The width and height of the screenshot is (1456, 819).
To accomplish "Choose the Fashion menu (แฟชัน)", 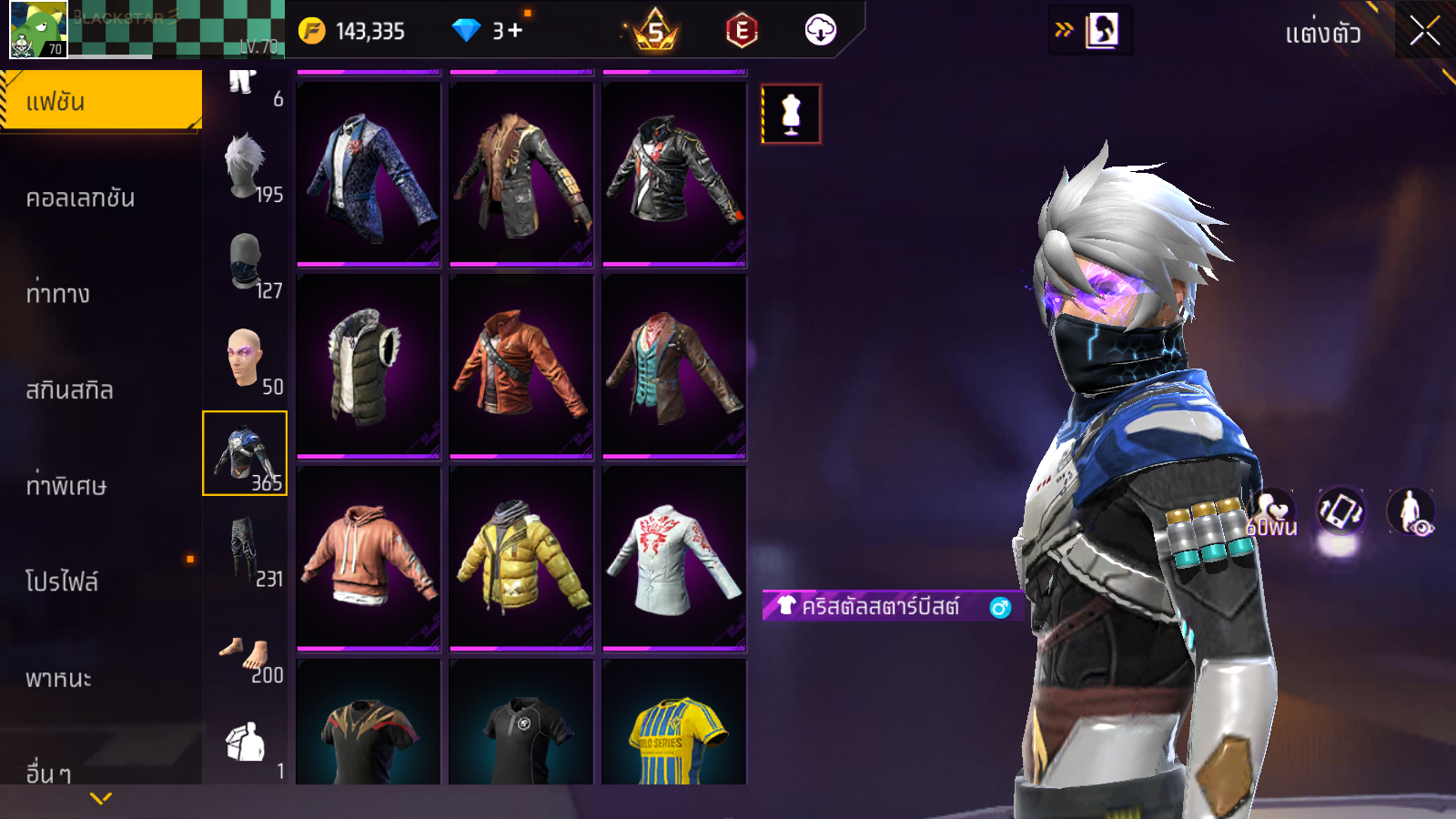I will tap(100, 101).
